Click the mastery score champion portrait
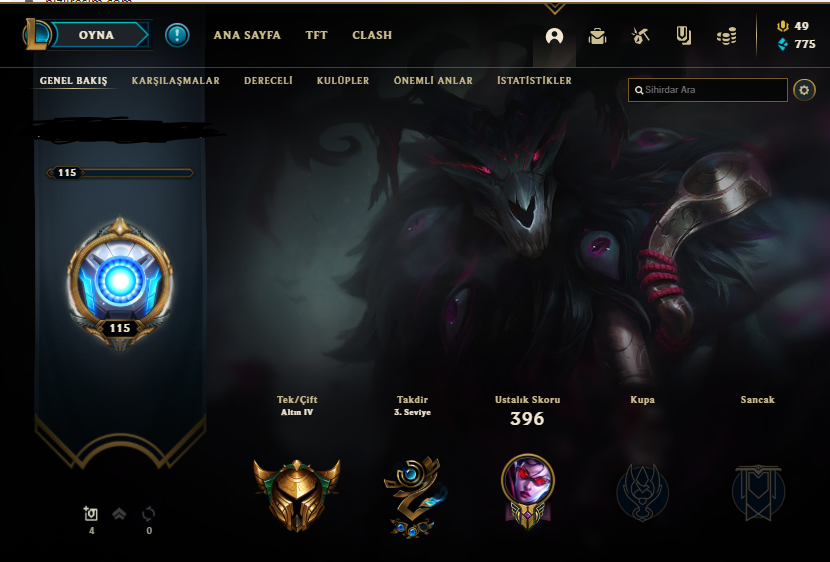830x562 pixels. tap(527, 487)
